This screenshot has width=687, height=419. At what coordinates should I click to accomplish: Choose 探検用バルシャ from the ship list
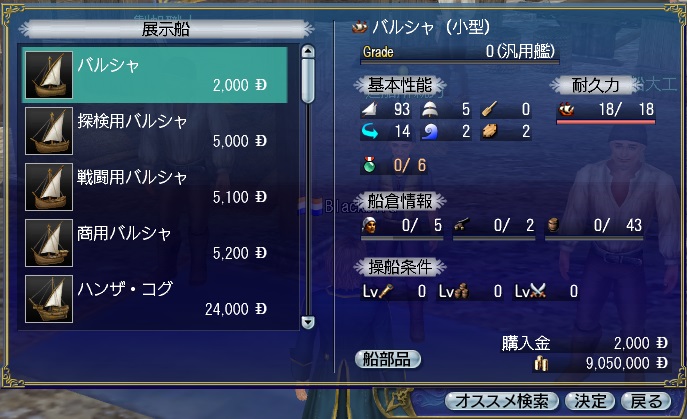coord(155,129)
